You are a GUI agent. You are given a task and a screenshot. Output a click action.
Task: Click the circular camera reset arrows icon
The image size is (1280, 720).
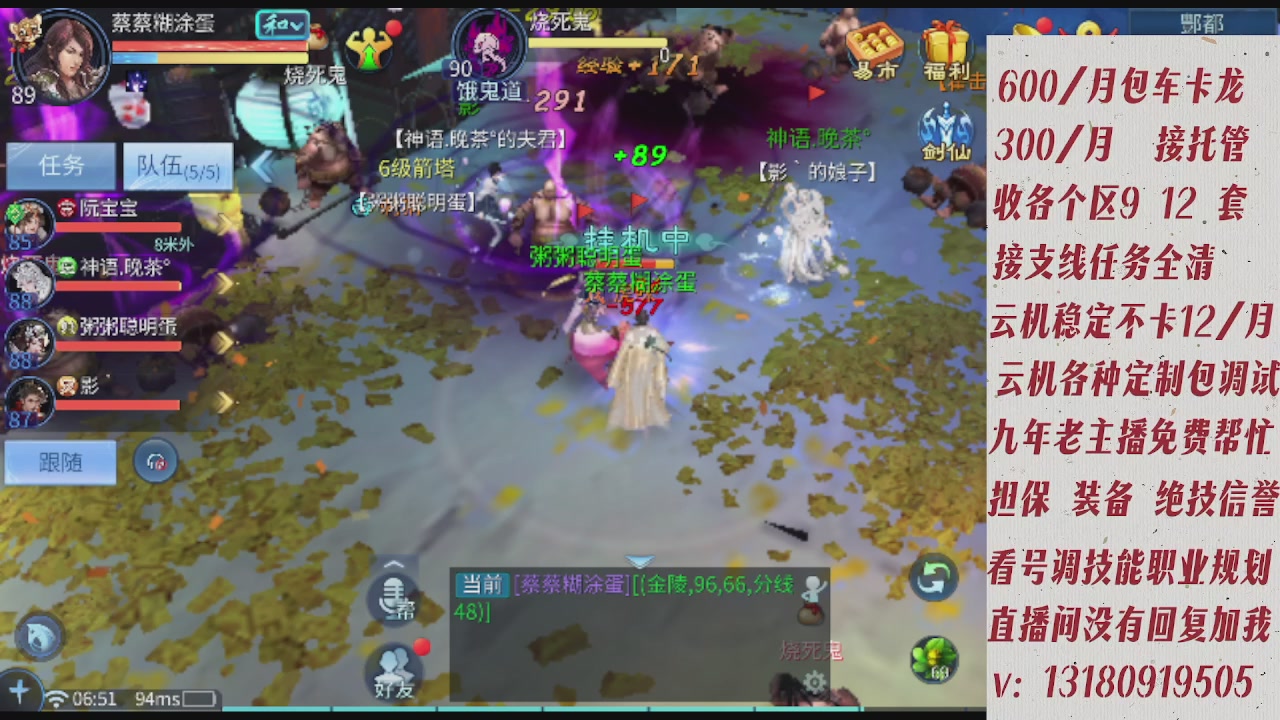point(933,578)
